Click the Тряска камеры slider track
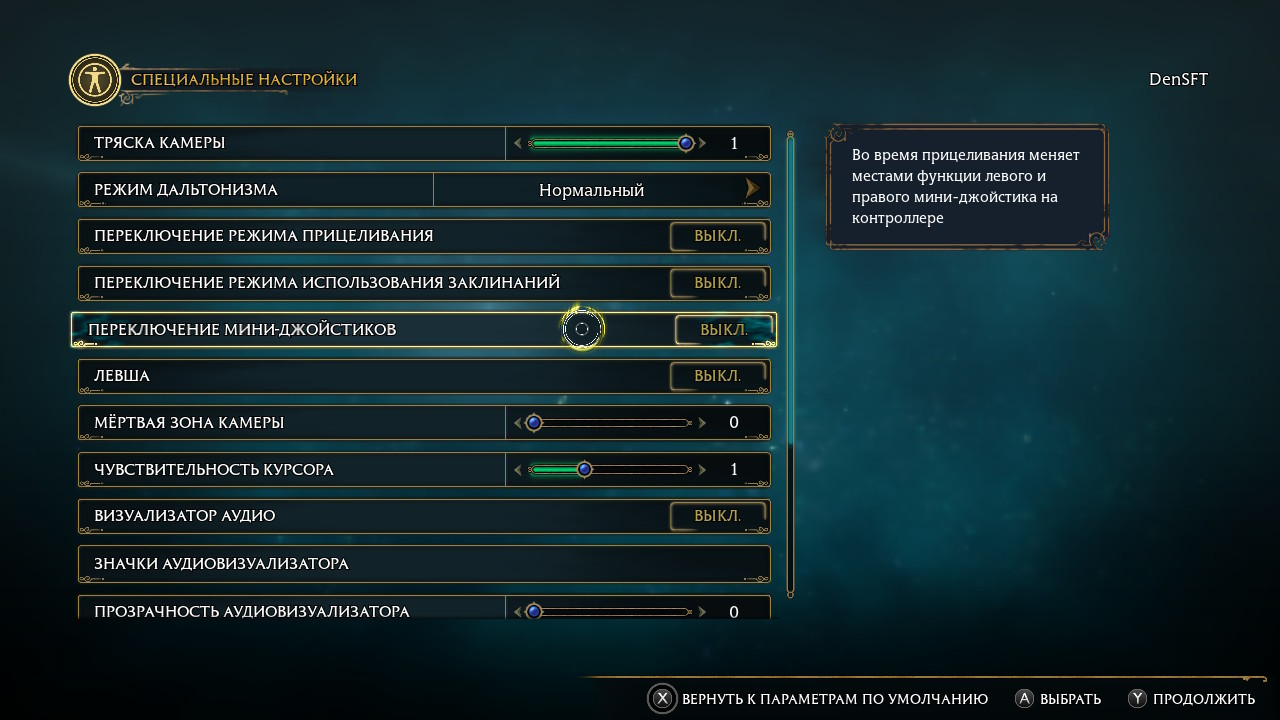This screenshot has height=720, width=1280. point(608,143)
